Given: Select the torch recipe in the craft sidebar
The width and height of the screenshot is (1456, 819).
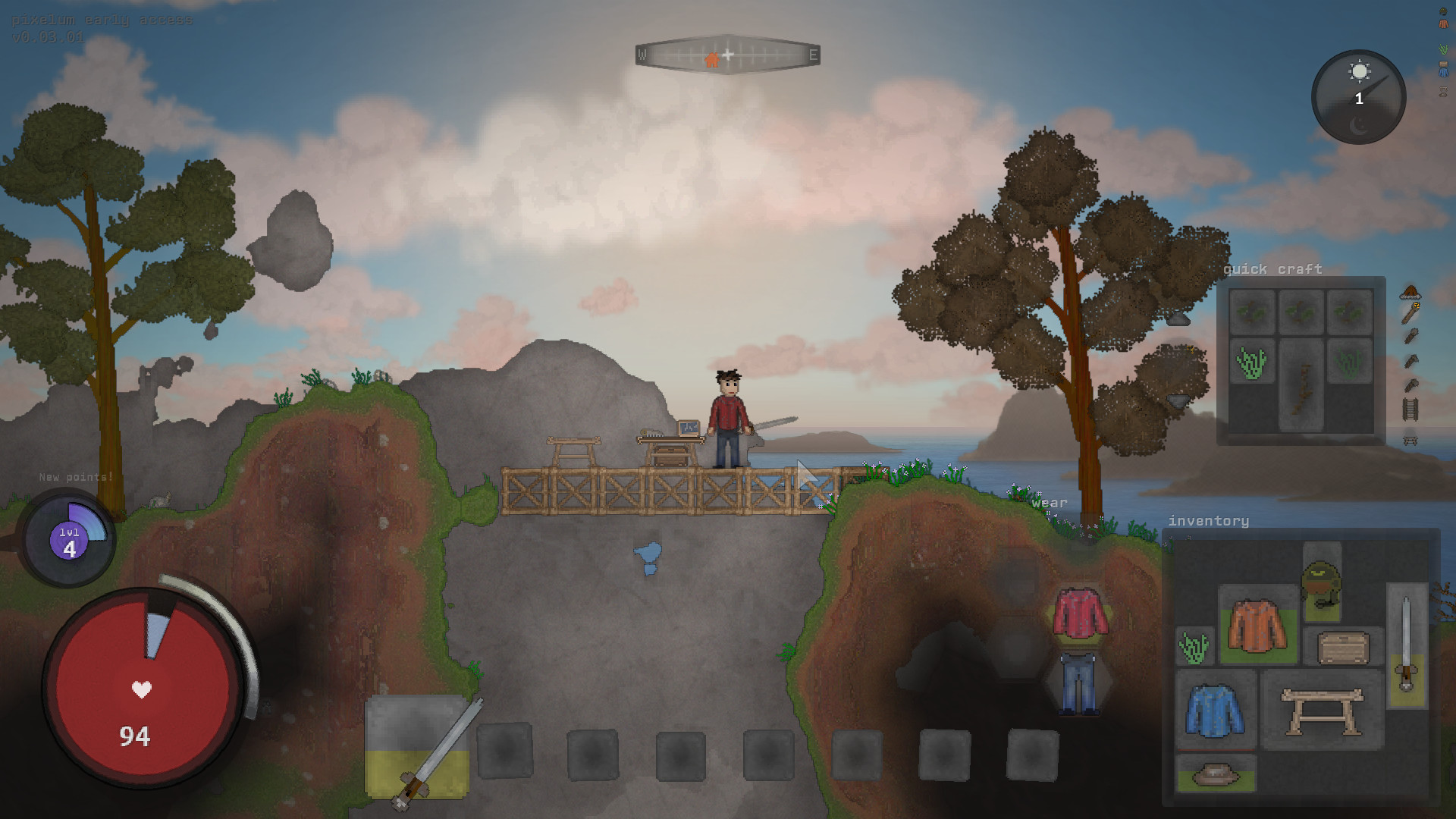Looking at the screenshot, I should coord(1410,313).
